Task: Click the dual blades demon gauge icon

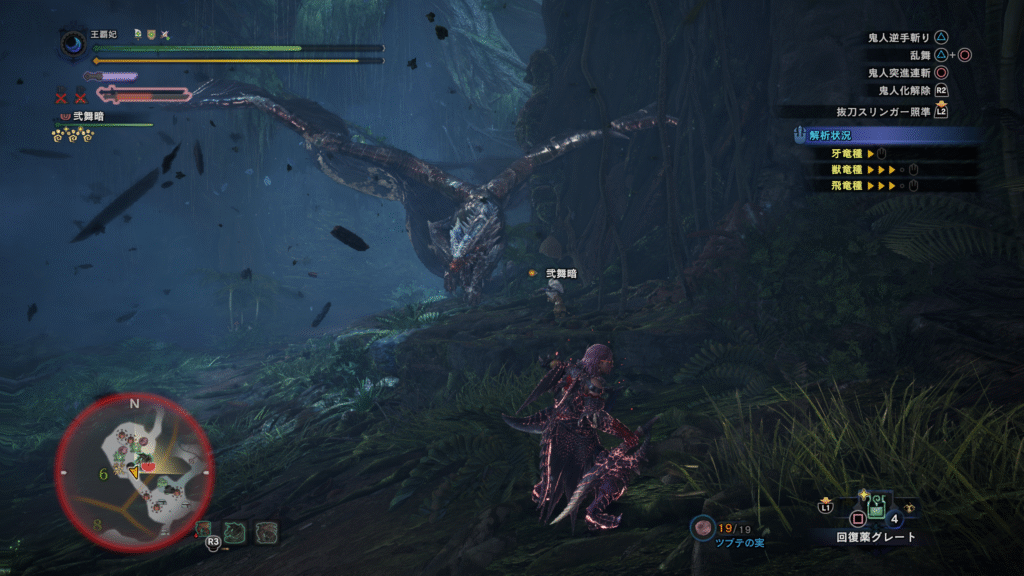Action: click(142, 95)
